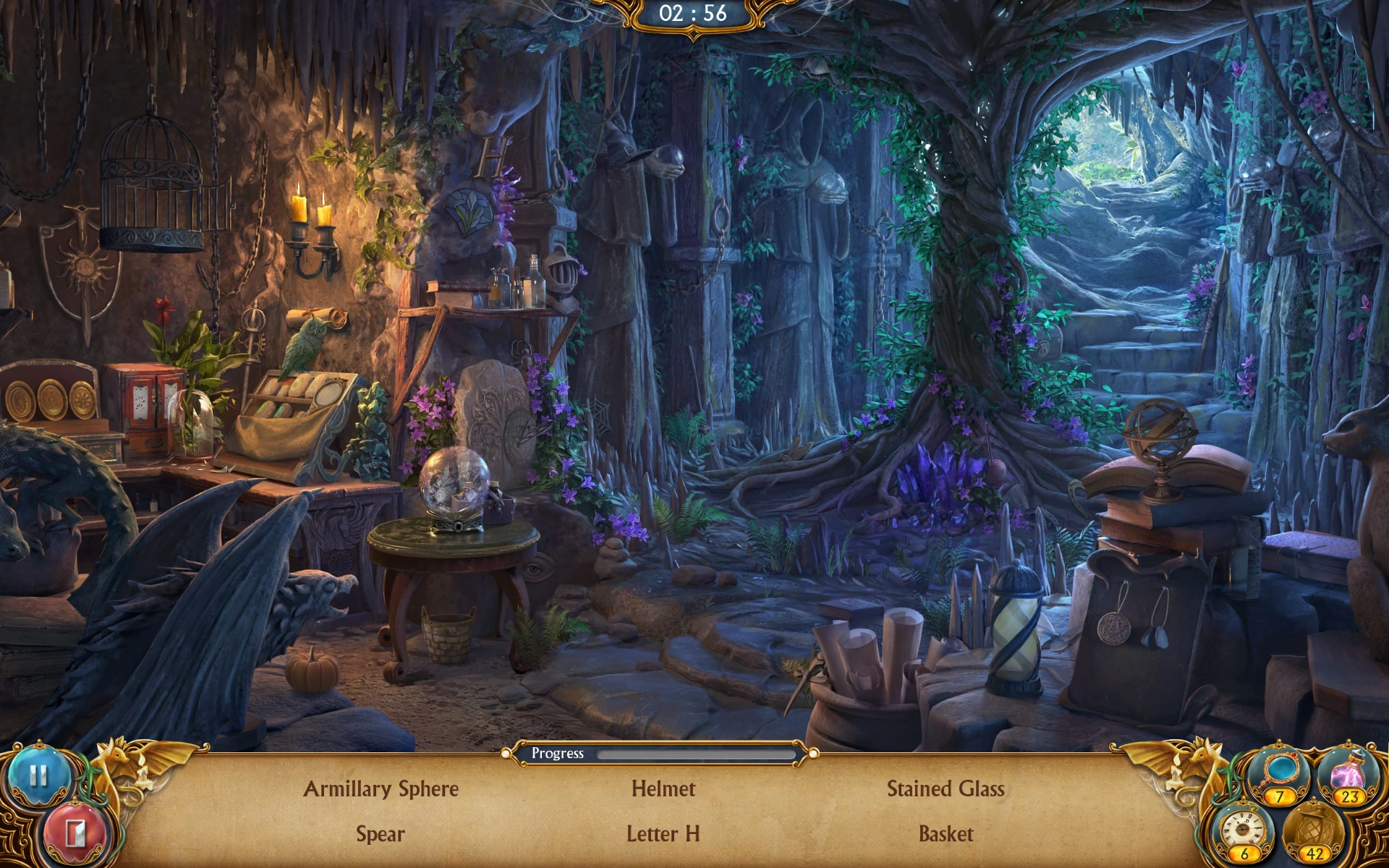Choose "Basket" from the object list

click(x=946, y=833)
